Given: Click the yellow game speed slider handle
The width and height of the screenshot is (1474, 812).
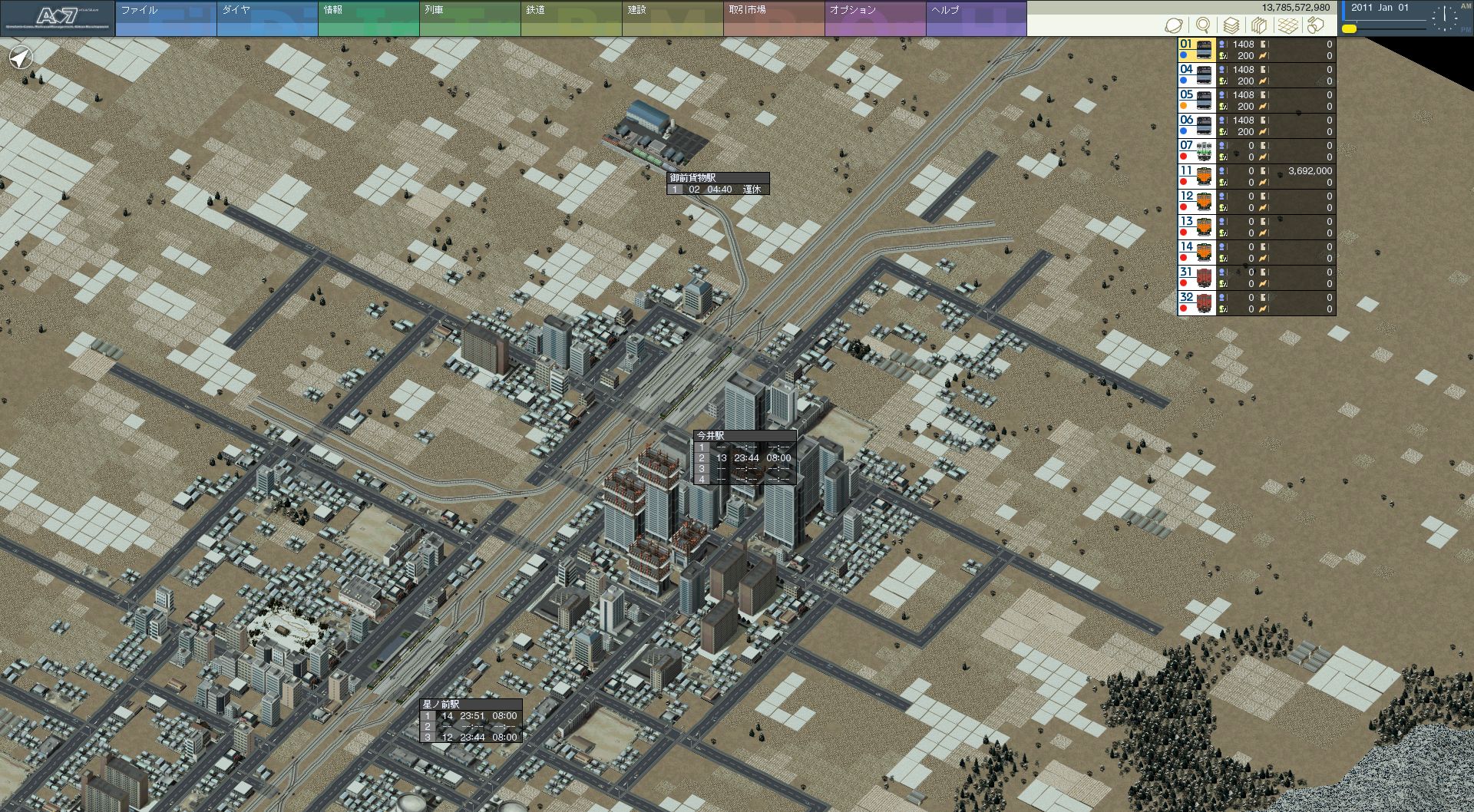Looking at the screenshot, I should coord(1349,28).
